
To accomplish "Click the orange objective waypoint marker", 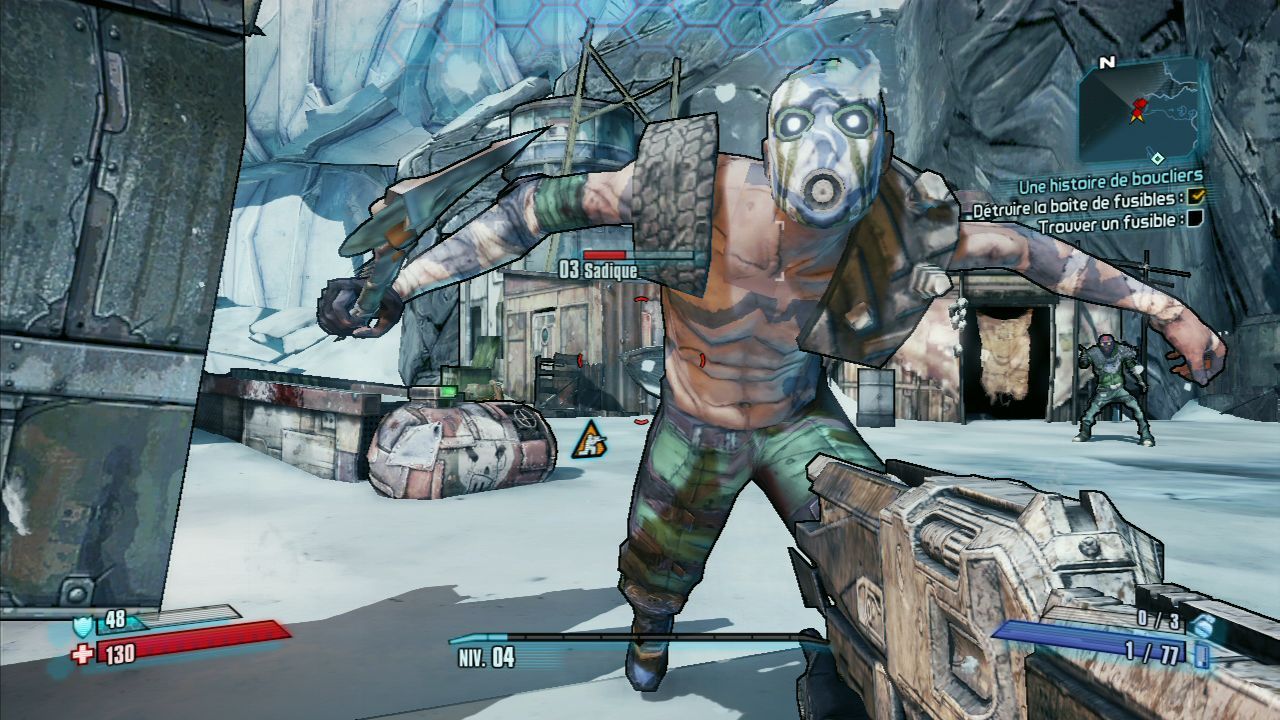I will [x=589, y=440].
